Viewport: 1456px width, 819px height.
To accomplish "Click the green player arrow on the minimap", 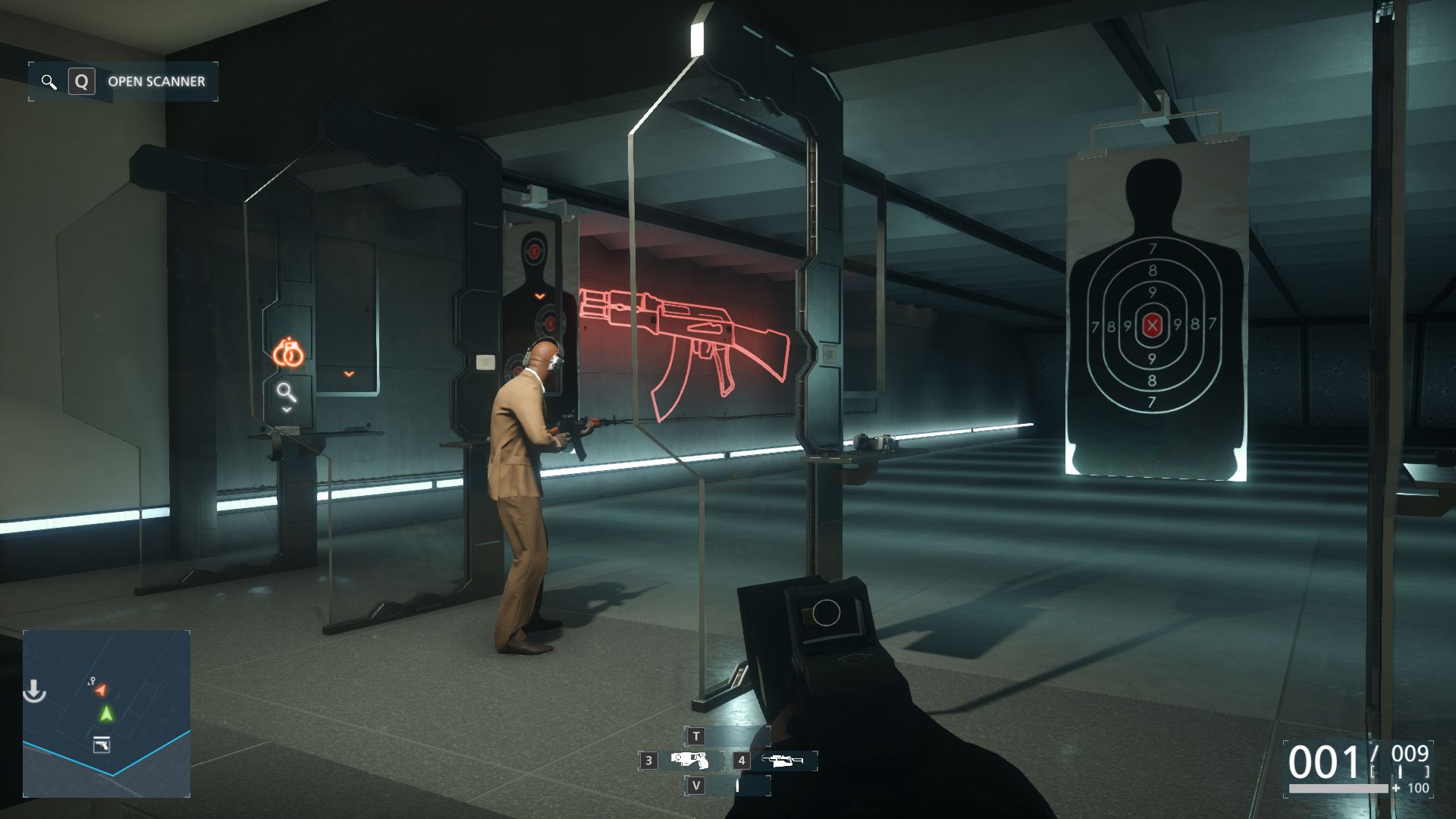I will pos(106,714).
